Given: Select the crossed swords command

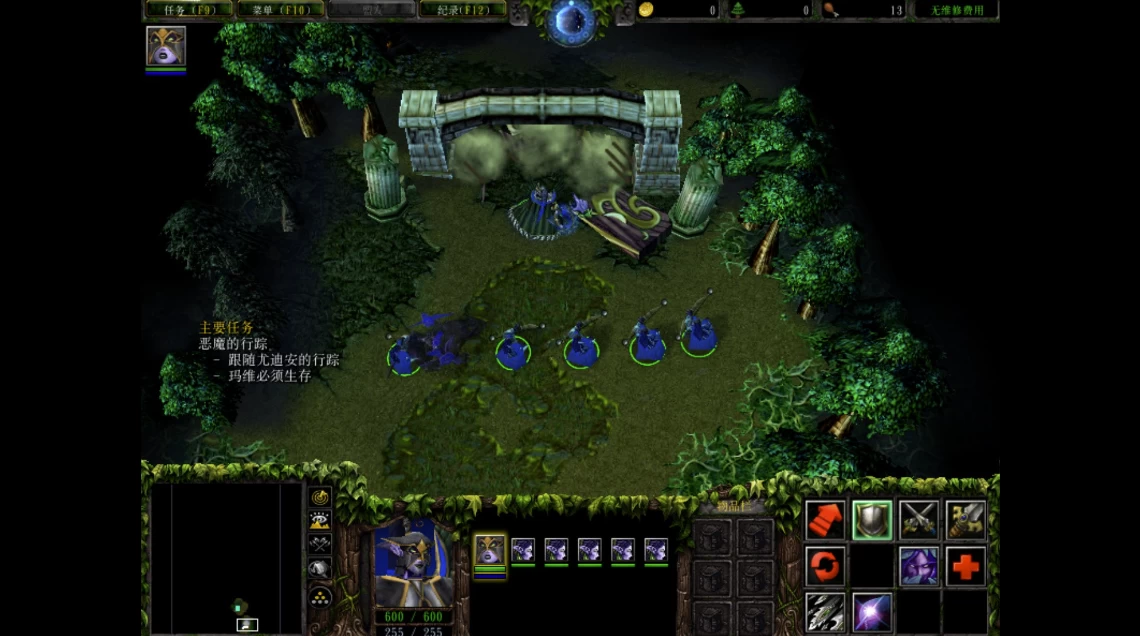Looking at the screenshot, I should 918,520.
